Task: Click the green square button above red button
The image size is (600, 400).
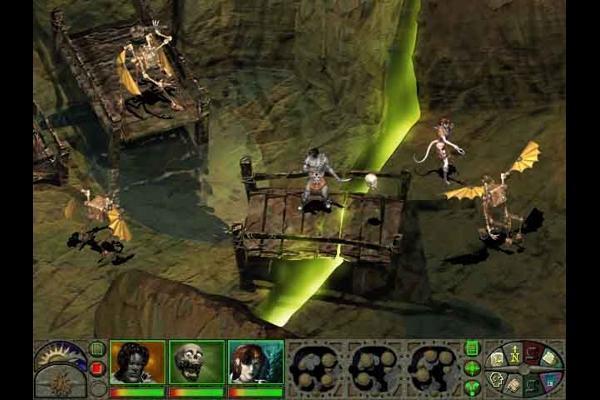Action: pos(97,349)
